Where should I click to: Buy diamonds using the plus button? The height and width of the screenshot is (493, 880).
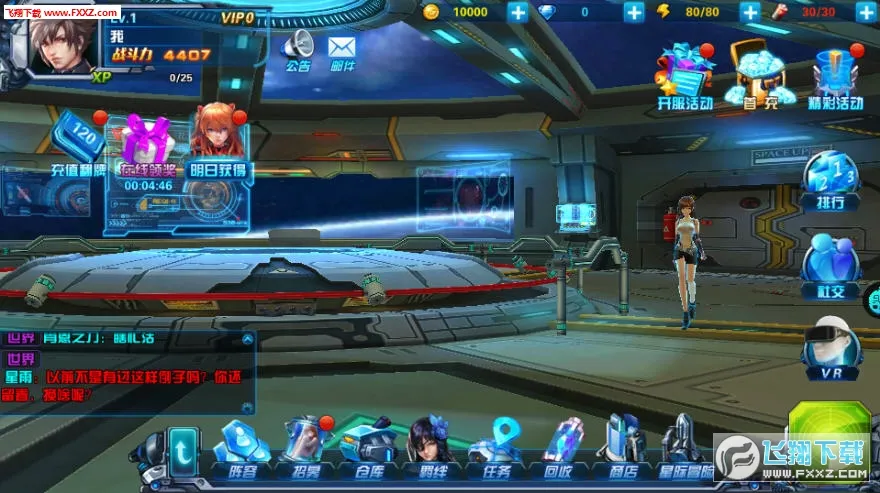pos(634,12)
